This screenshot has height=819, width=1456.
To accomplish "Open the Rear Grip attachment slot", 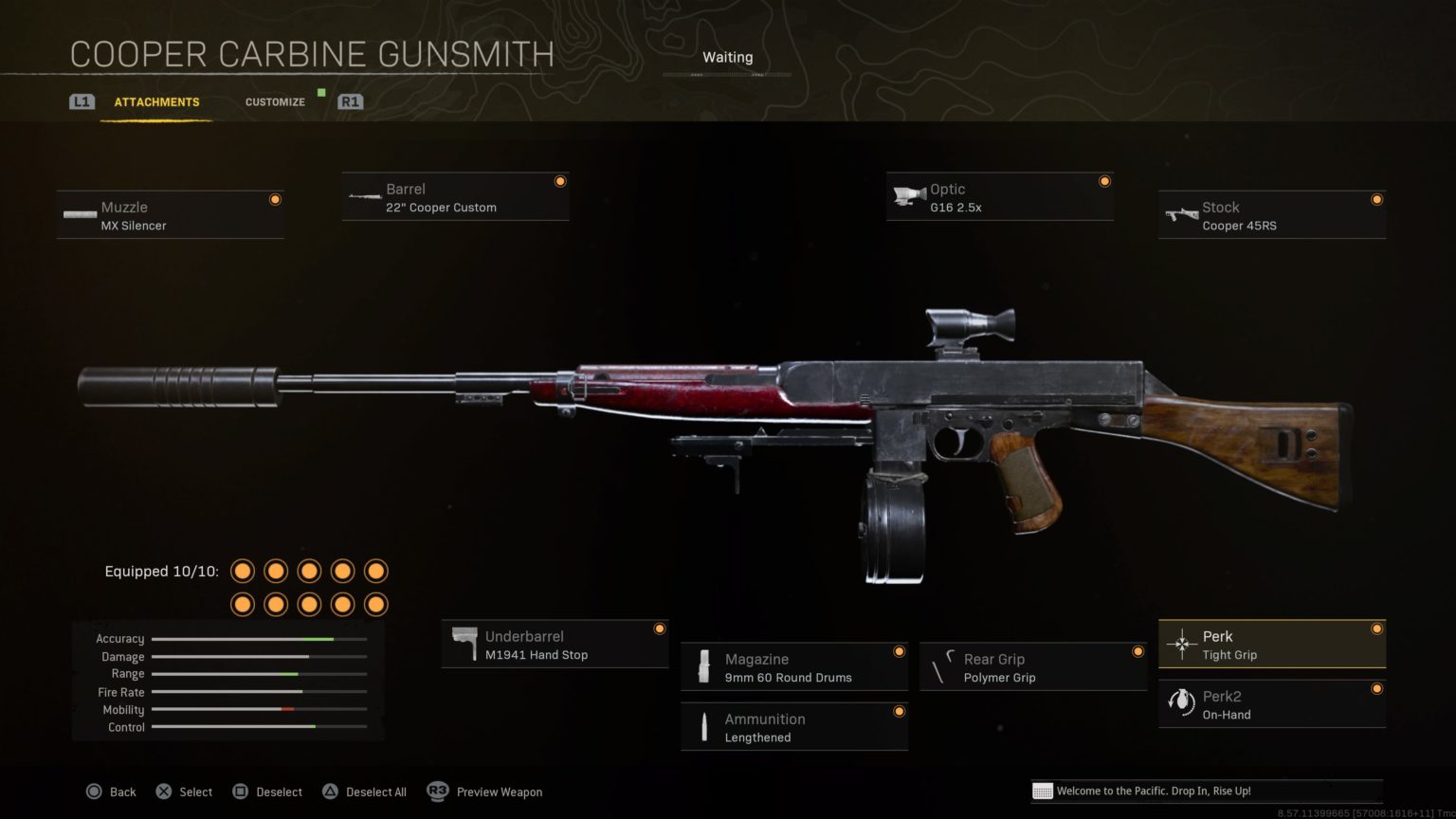I will [x=1033, y=666].
